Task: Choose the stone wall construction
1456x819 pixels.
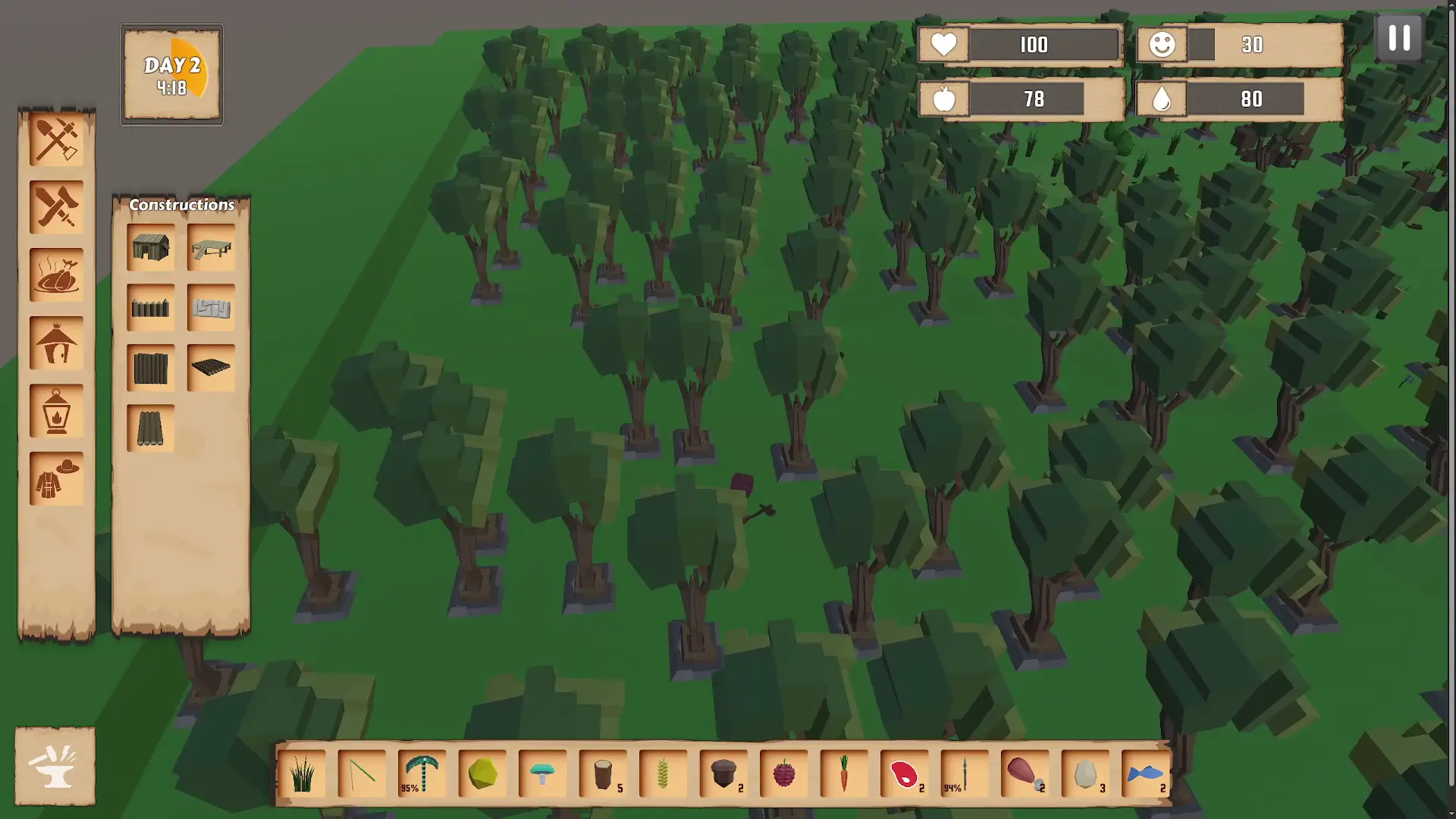Action: (x=211, y=308)
